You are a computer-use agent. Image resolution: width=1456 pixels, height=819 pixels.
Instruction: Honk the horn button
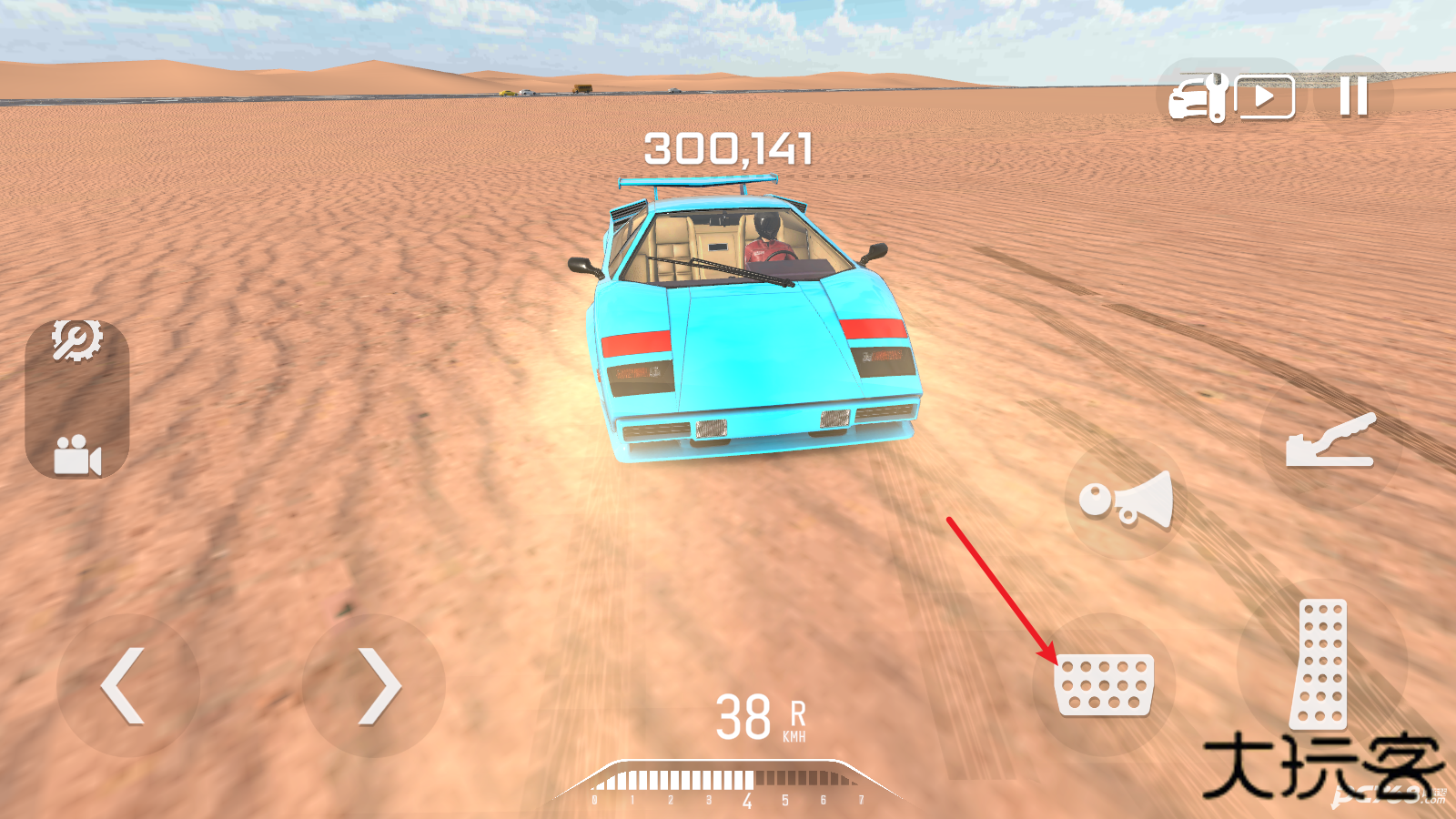1126,500
